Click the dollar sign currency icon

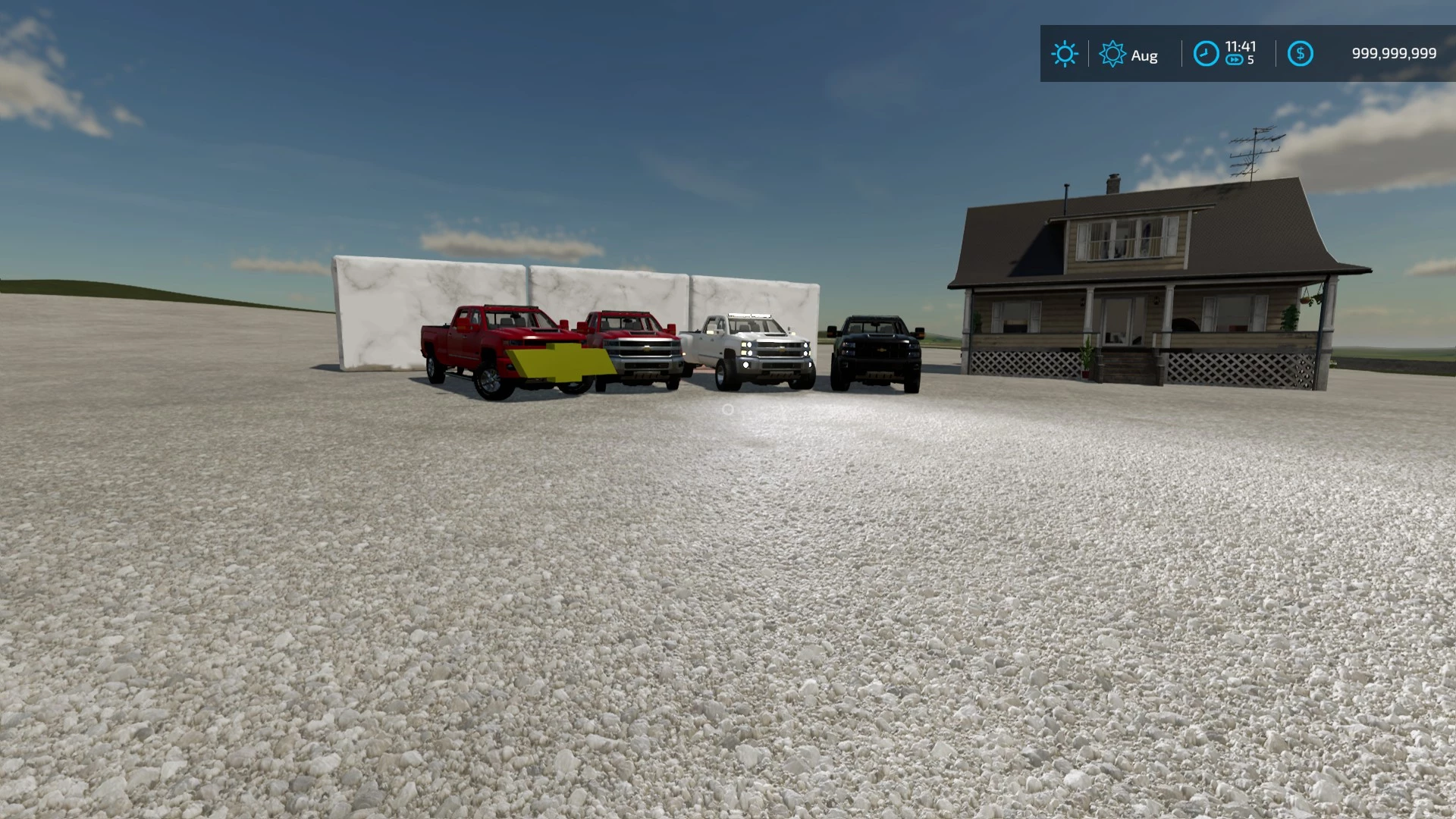click(x=1301, y=53)
